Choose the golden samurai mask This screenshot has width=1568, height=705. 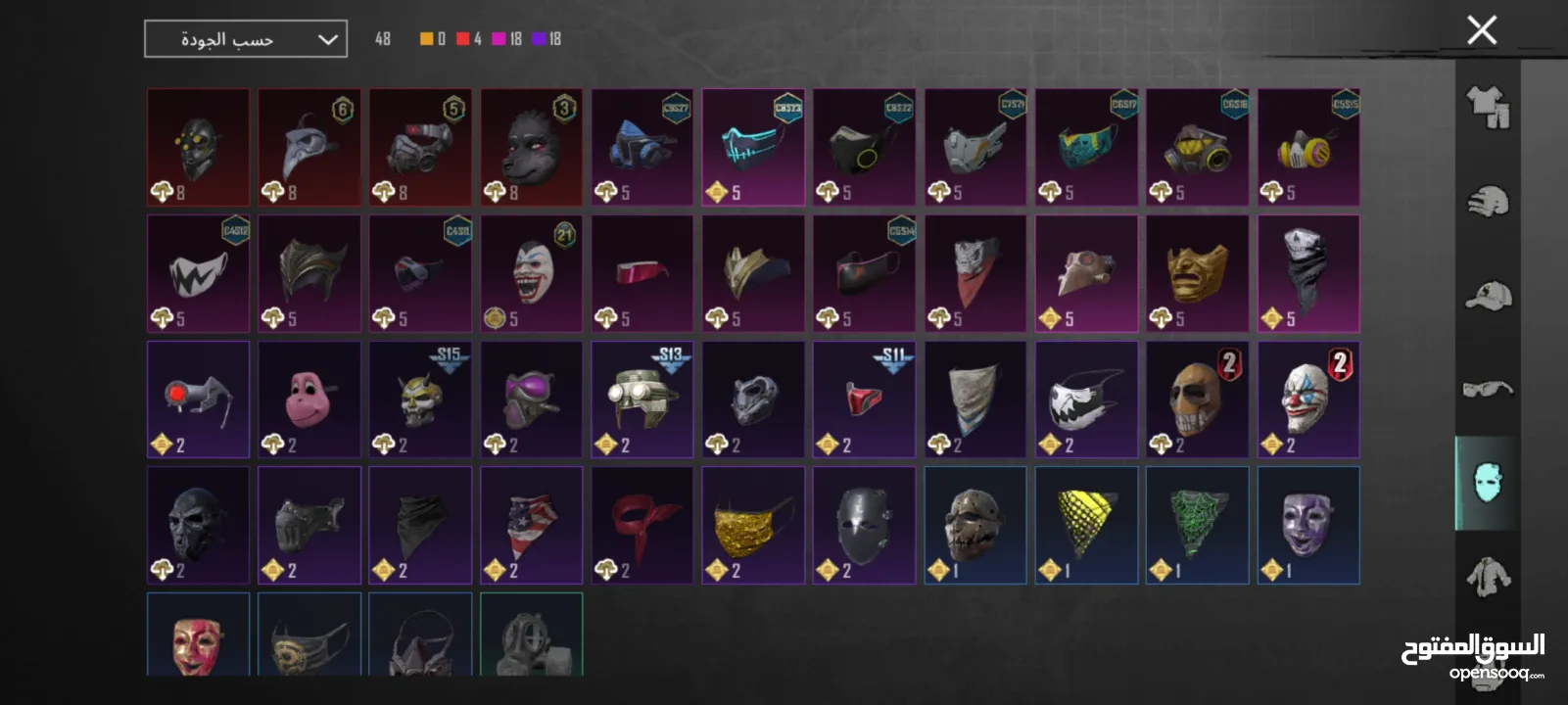click(1197, 273)
